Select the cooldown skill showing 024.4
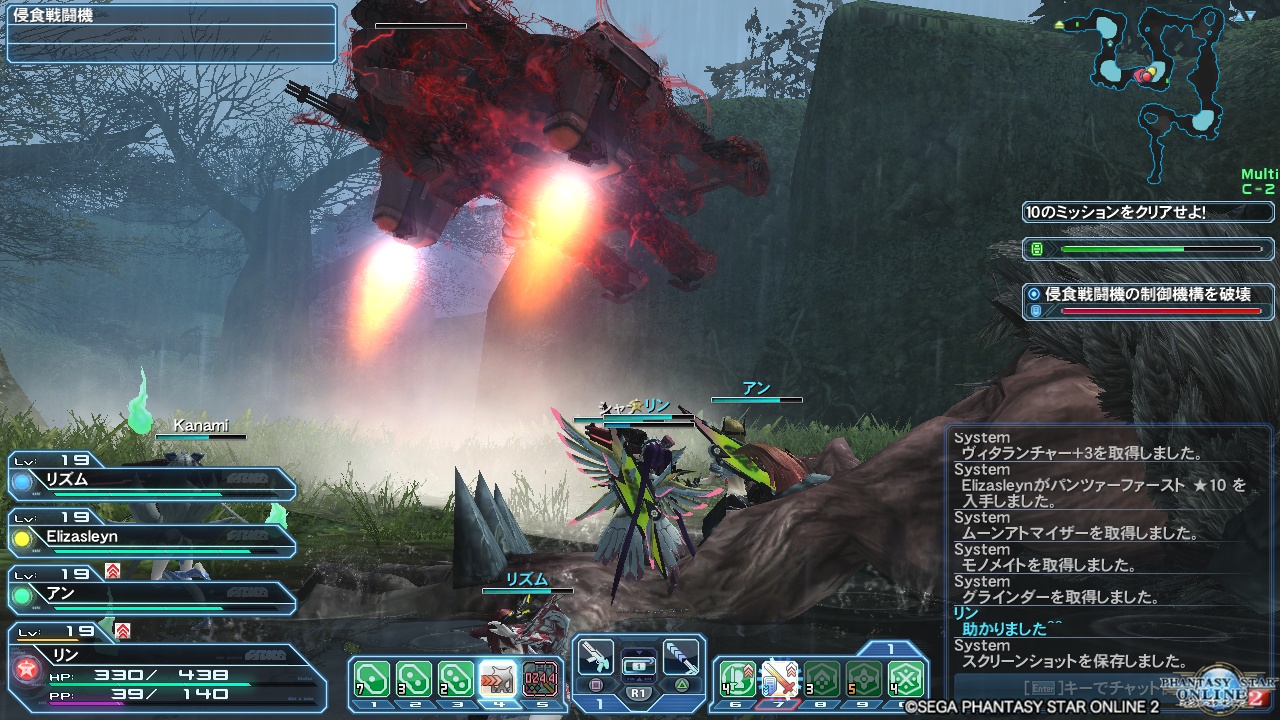Viewport: 1280px width, 720px height. click(x=541, y=679)
